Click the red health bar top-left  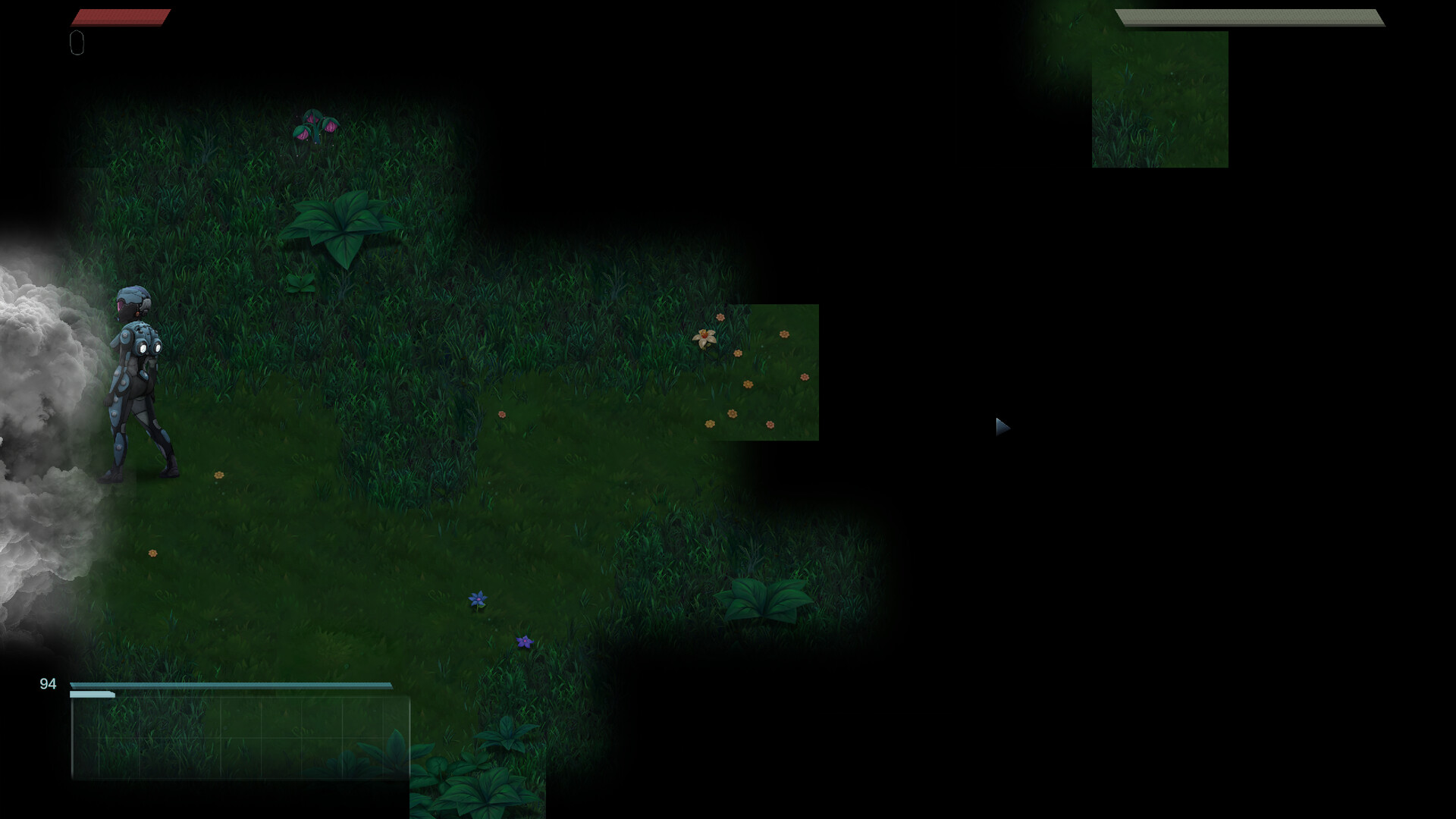(x=121, y=15)
